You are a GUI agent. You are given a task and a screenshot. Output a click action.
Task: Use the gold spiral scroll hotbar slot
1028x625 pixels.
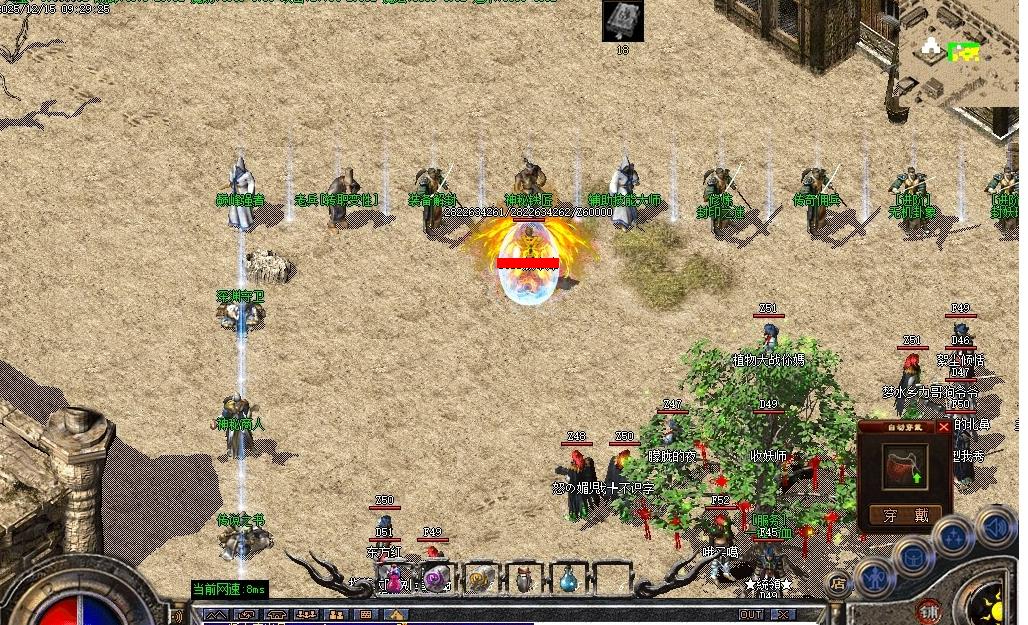coord(480,578)
